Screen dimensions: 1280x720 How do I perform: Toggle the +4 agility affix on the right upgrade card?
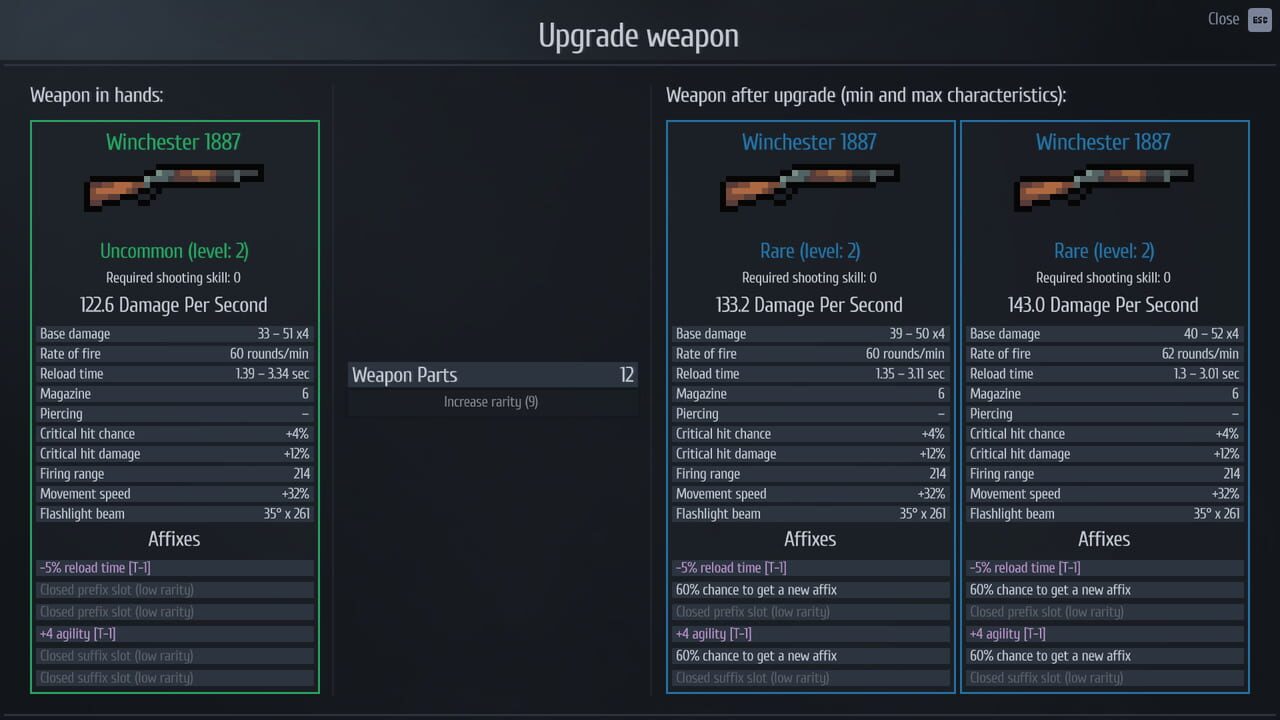pos(1104,633)
